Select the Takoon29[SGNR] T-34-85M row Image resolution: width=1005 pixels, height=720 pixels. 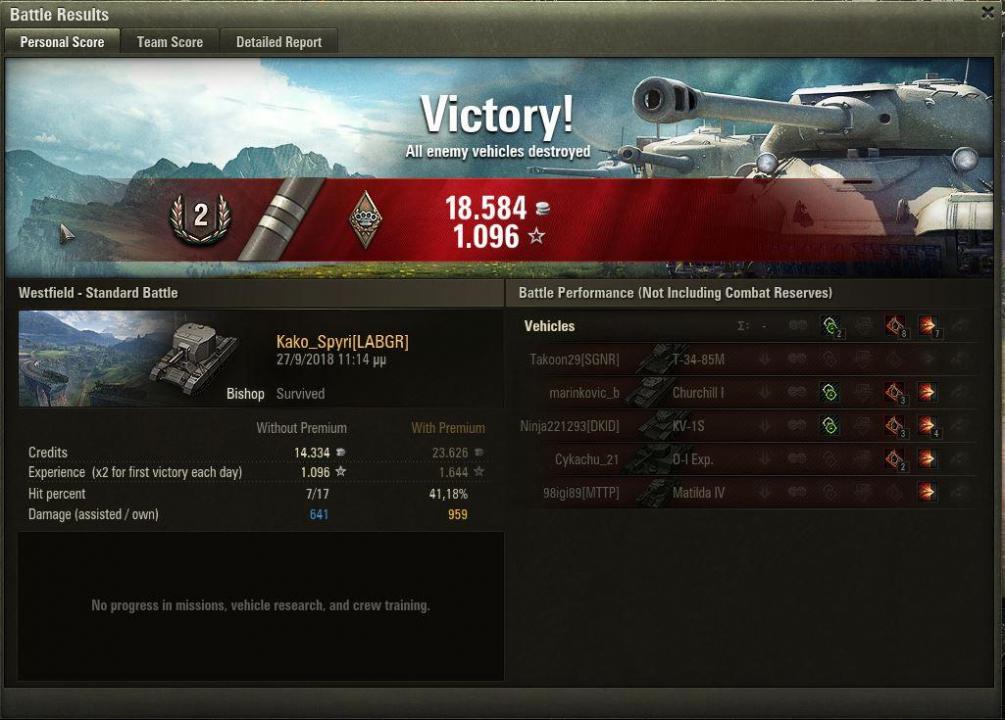tap(750, 360)
